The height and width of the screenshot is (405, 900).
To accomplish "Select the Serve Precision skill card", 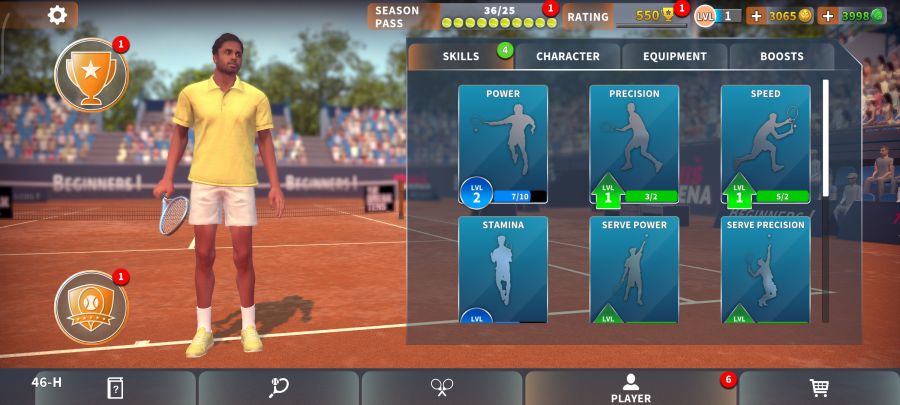I will coord(765,270).
